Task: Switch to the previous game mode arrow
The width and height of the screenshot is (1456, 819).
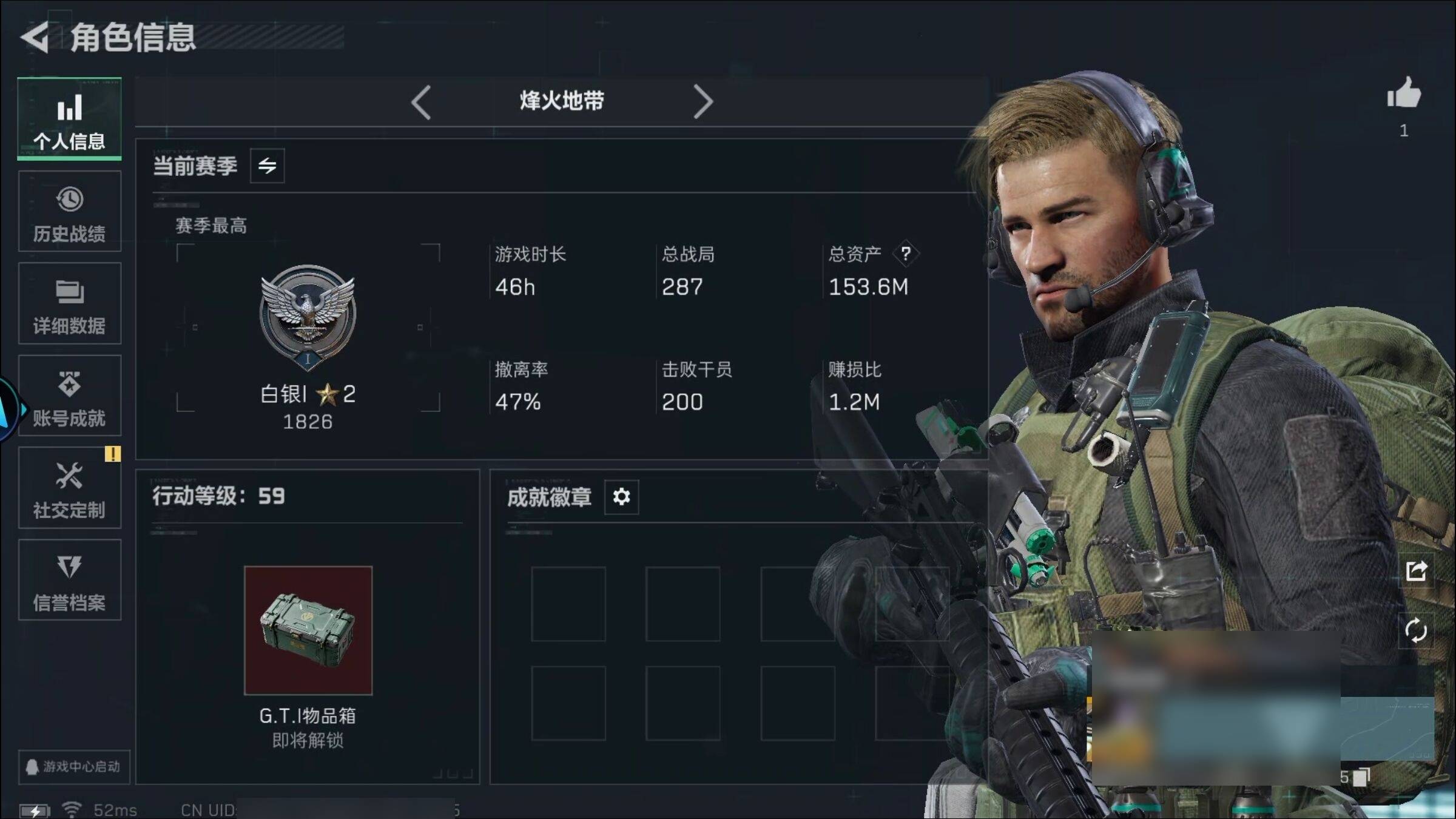Action: pos(421,102)
